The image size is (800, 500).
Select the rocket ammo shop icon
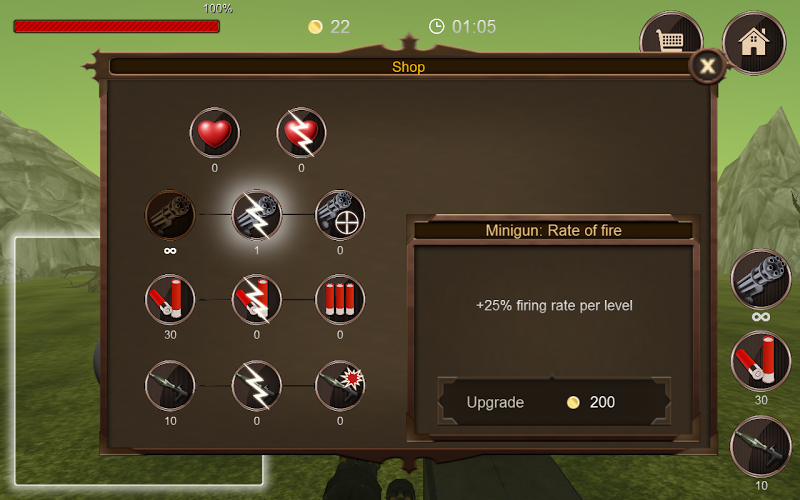pos(170,385)
